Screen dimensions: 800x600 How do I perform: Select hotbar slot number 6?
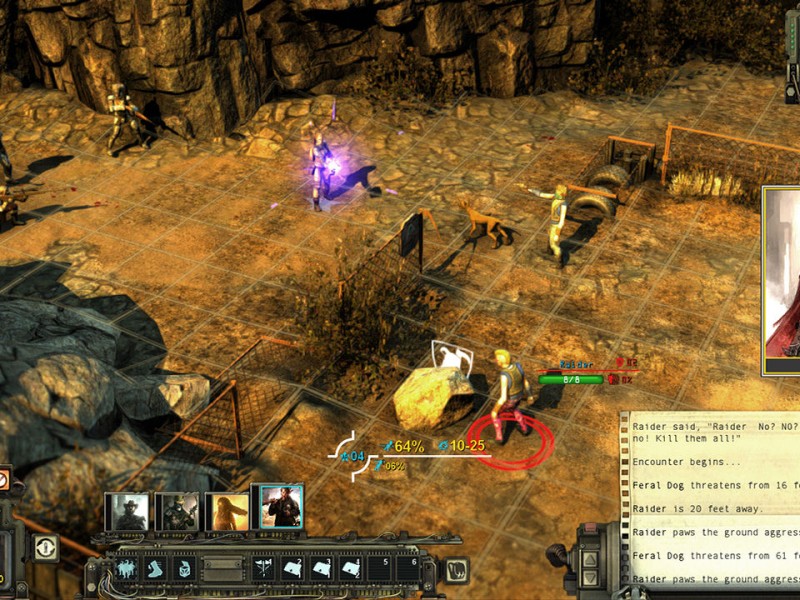tap(409, 569)
